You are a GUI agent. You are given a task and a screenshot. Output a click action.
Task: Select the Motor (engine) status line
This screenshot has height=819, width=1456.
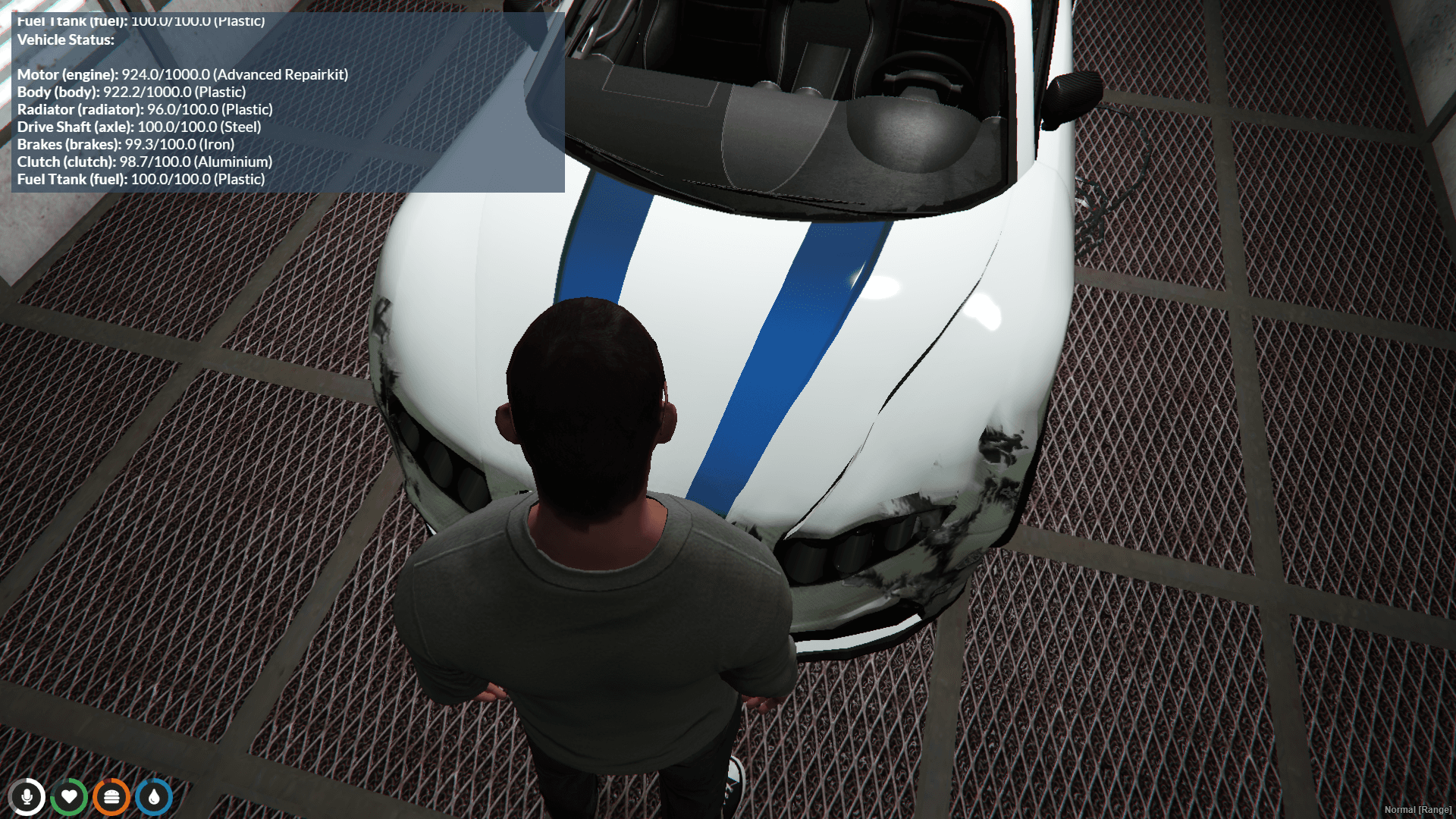pos(182,74)
